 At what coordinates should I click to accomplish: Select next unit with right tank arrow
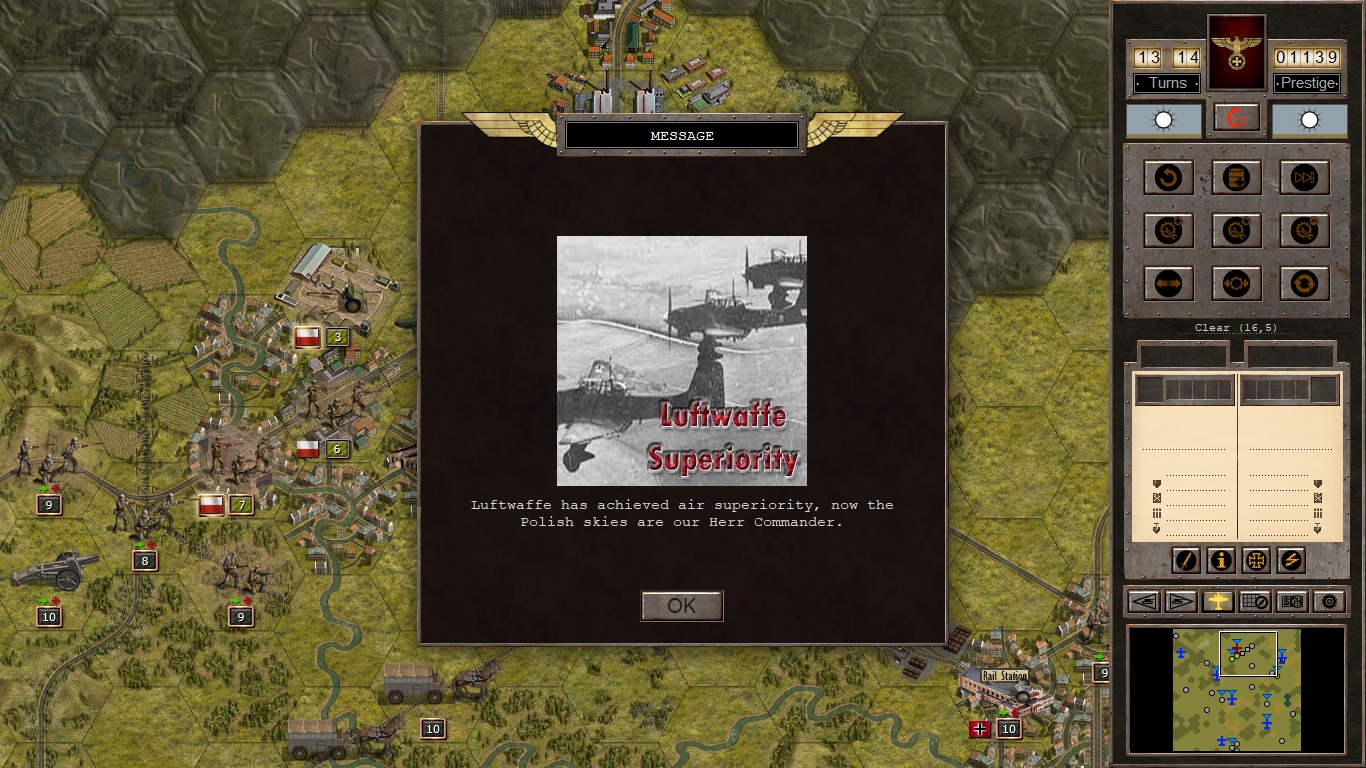click(1181, 601)
